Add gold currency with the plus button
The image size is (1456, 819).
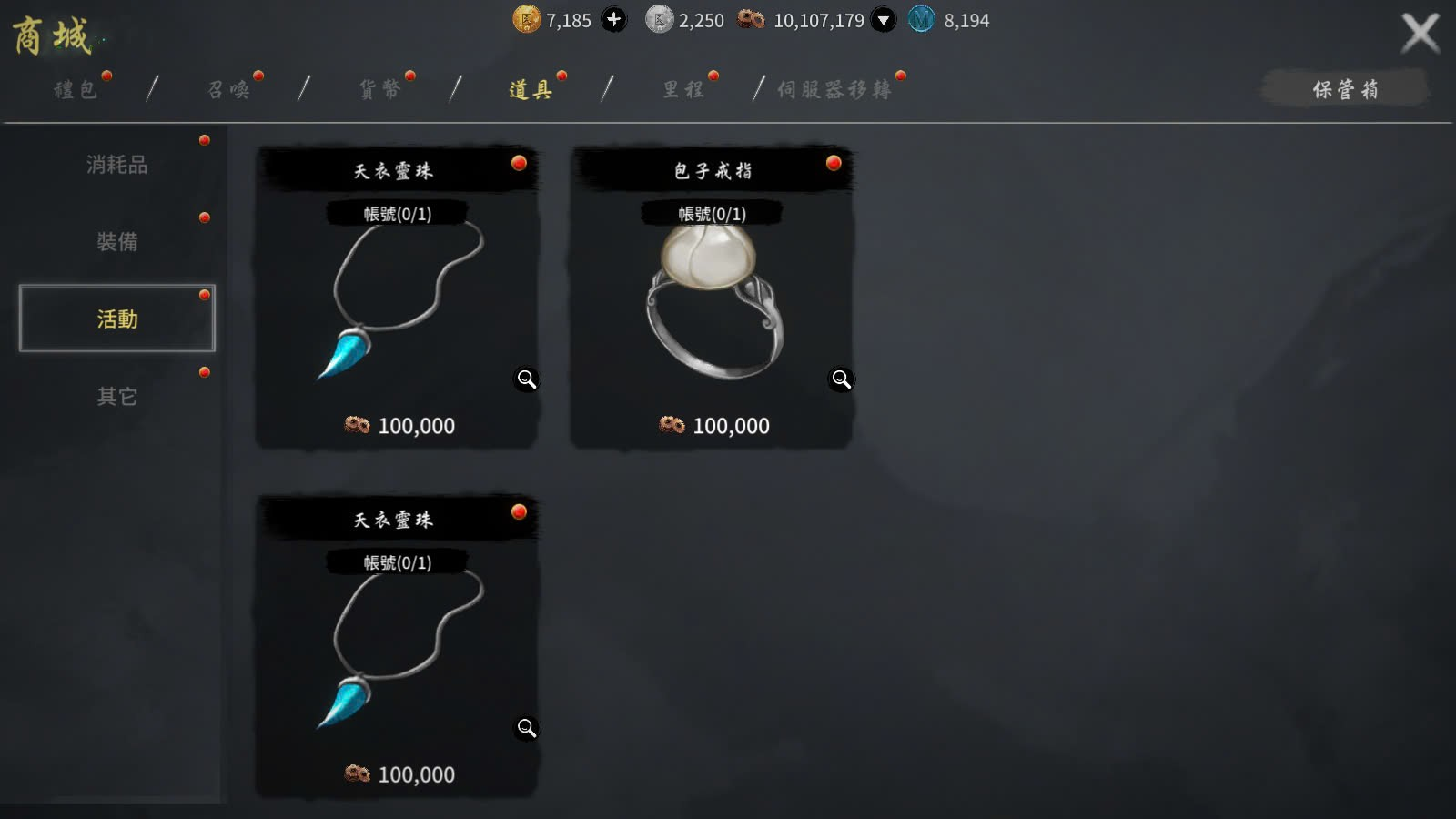tap(614, 19)
